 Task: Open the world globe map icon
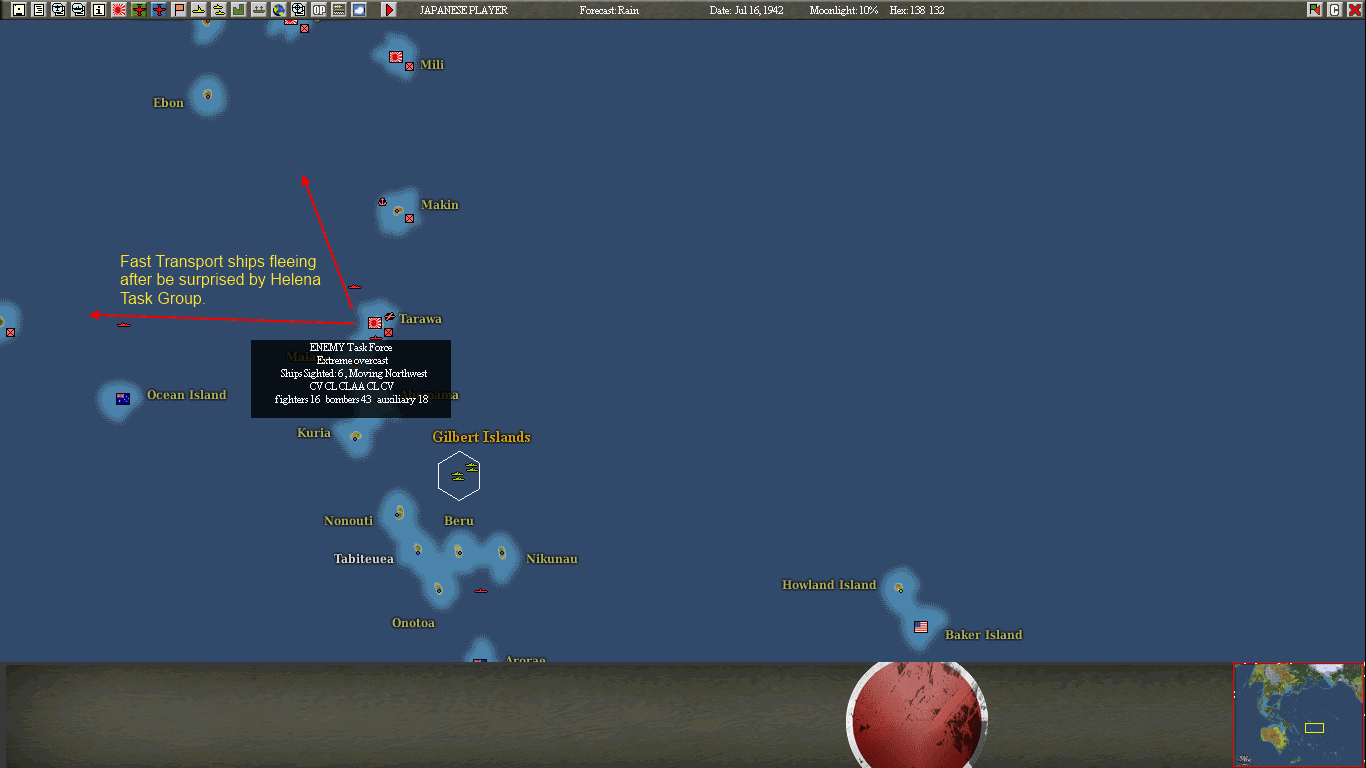[x=278, y=9]
